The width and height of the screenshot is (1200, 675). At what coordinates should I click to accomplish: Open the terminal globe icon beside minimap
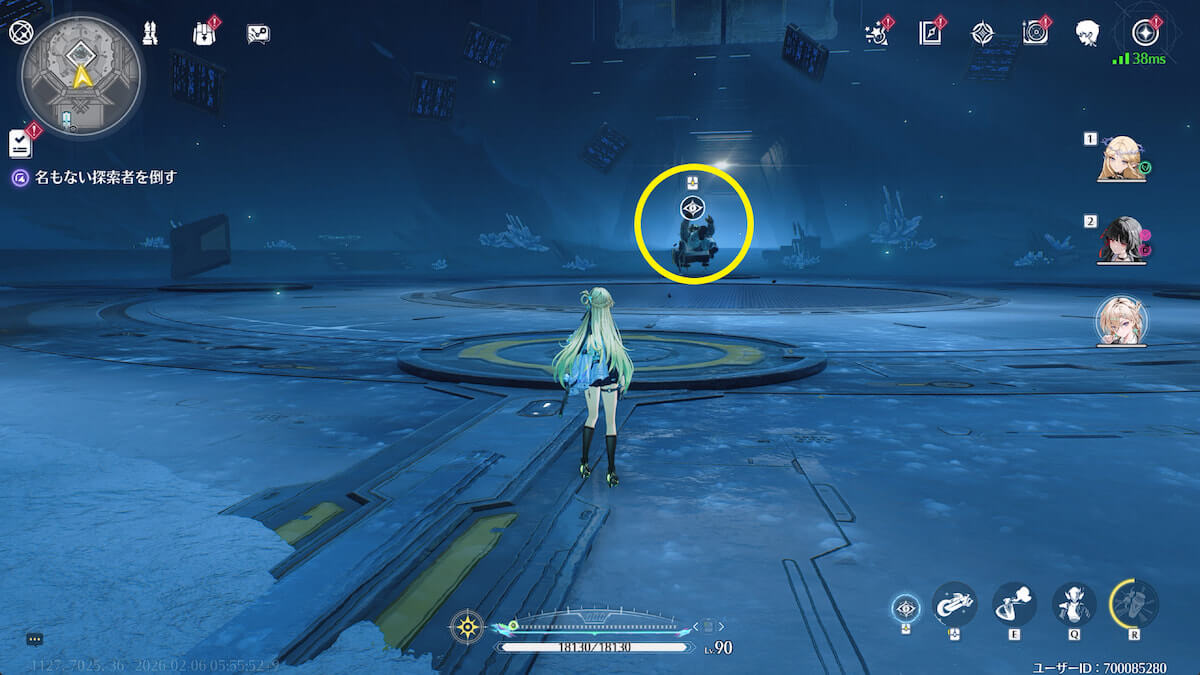20,32
